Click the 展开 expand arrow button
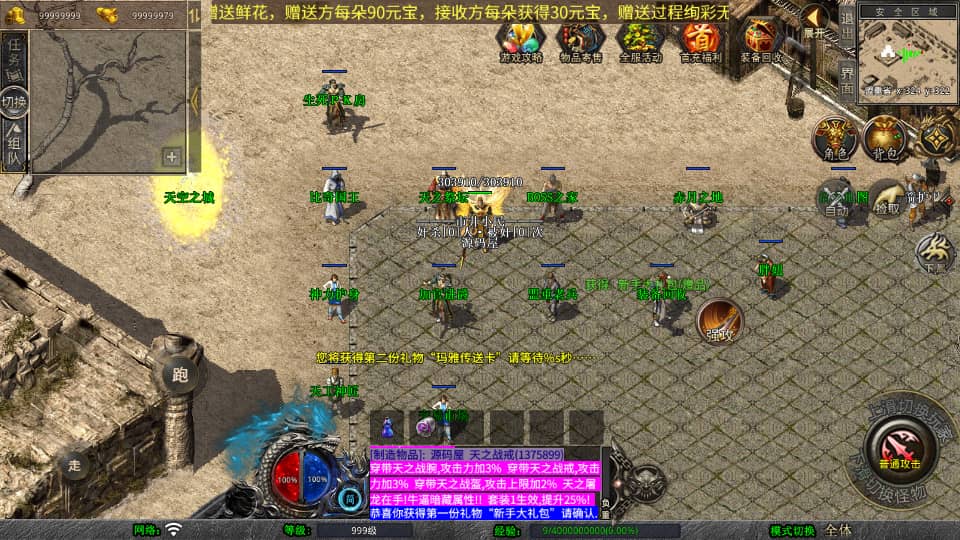This screenshot has height=540, width=960. pos(815,22)
